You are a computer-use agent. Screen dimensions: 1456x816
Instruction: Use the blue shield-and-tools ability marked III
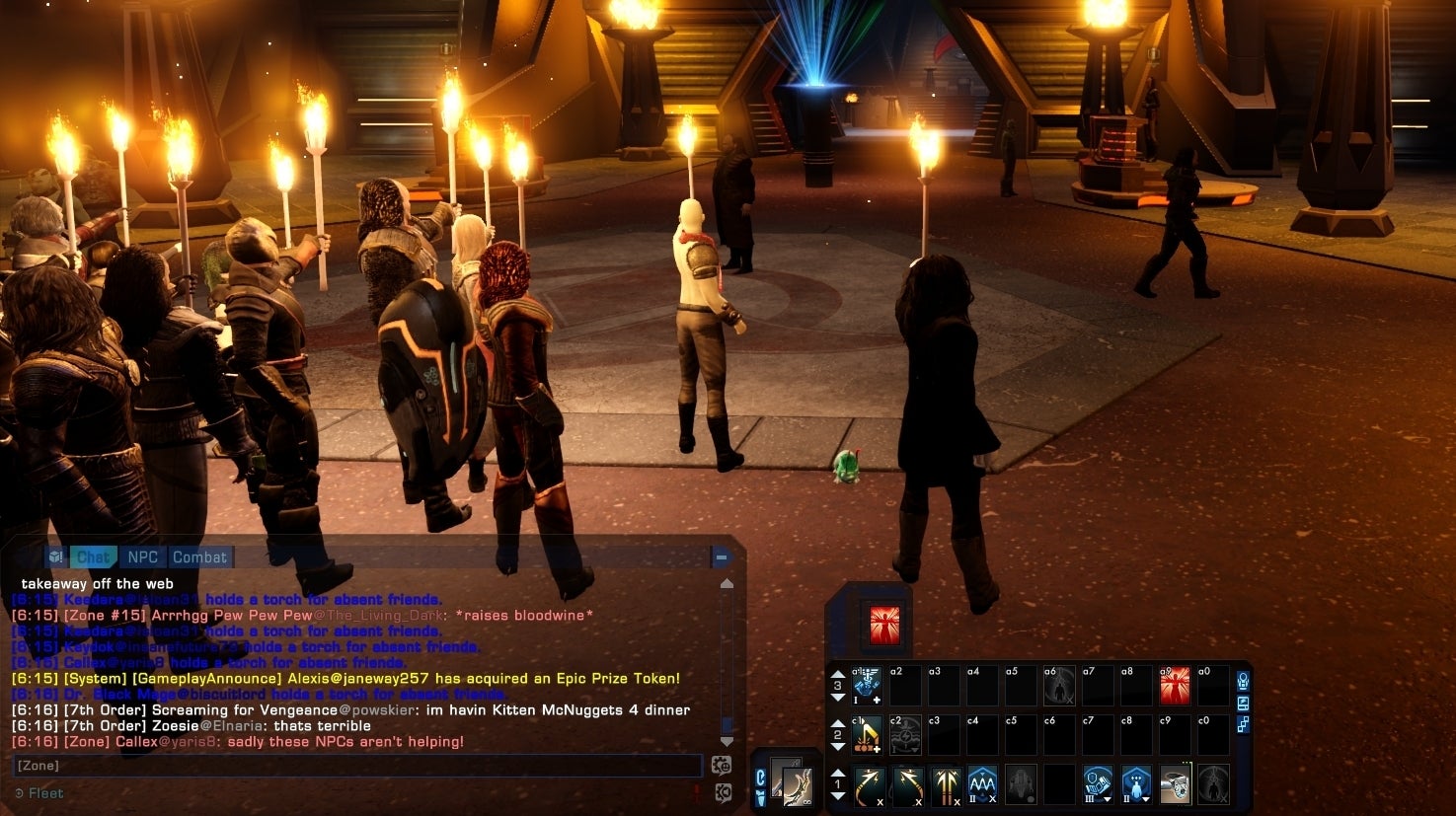(1098, 785)
